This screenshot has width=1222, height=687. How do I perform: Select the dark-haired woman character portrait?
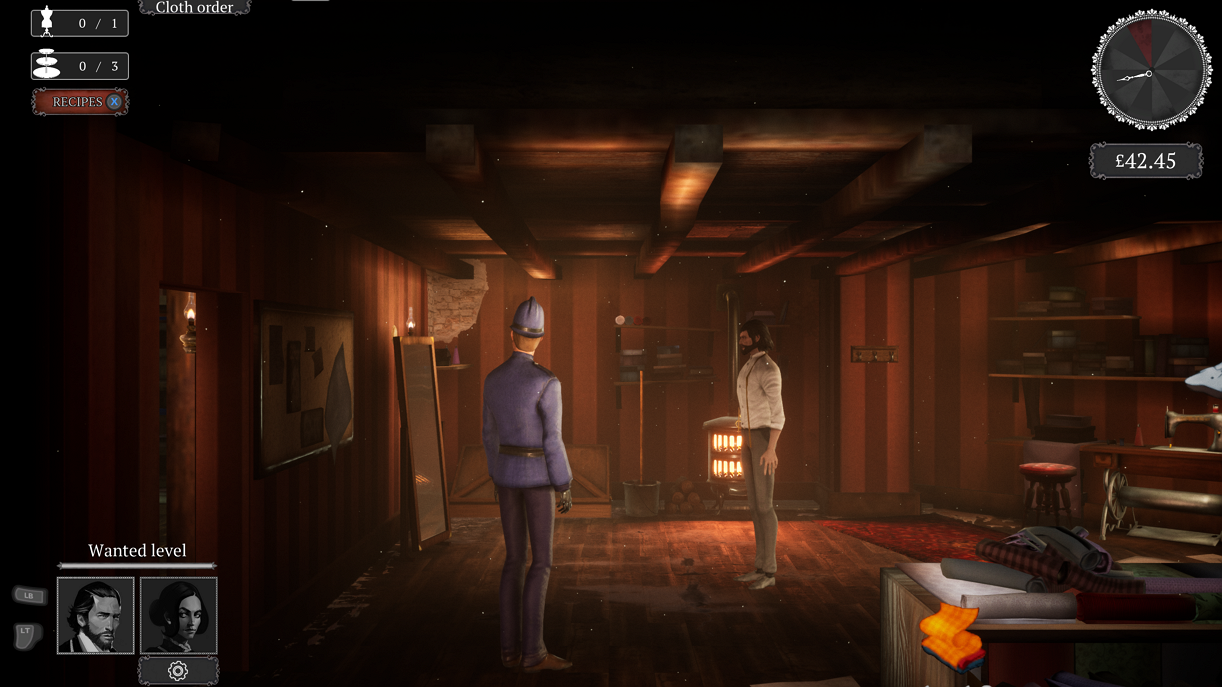[x=178, y=615]
